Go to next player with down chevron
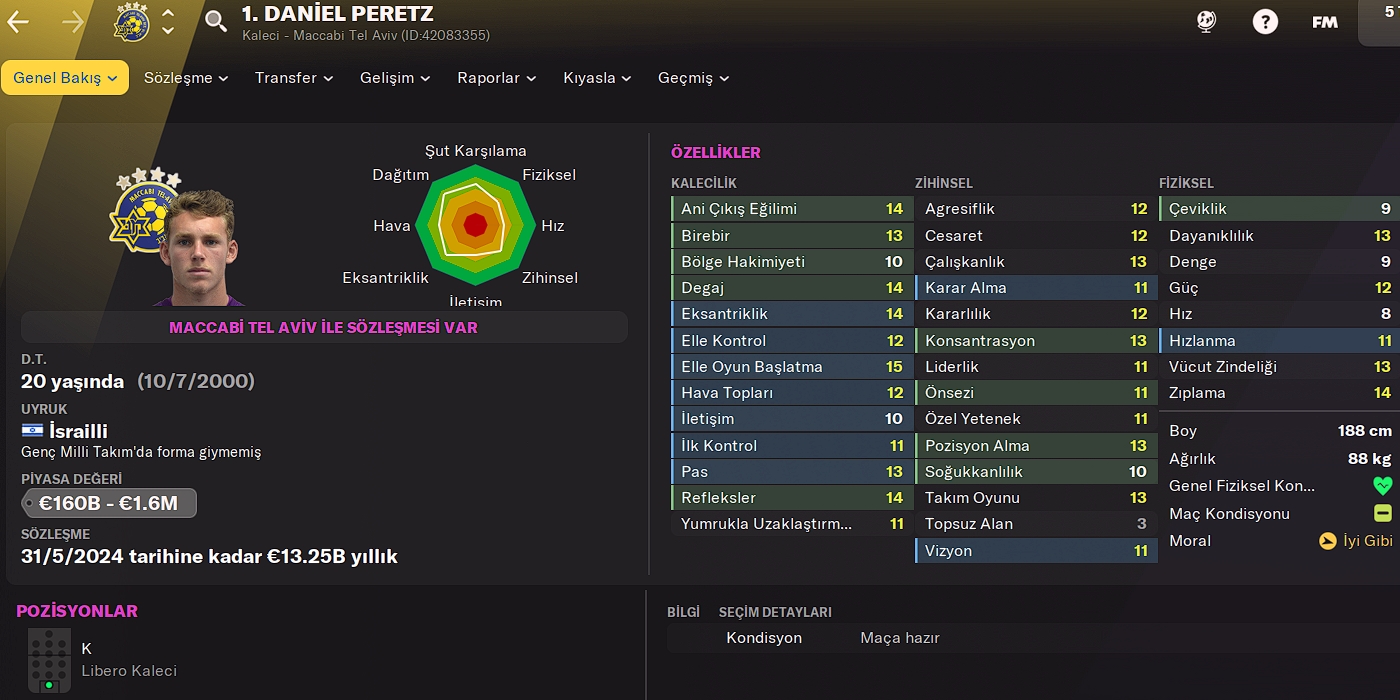1400x700 pixels. 168,31
